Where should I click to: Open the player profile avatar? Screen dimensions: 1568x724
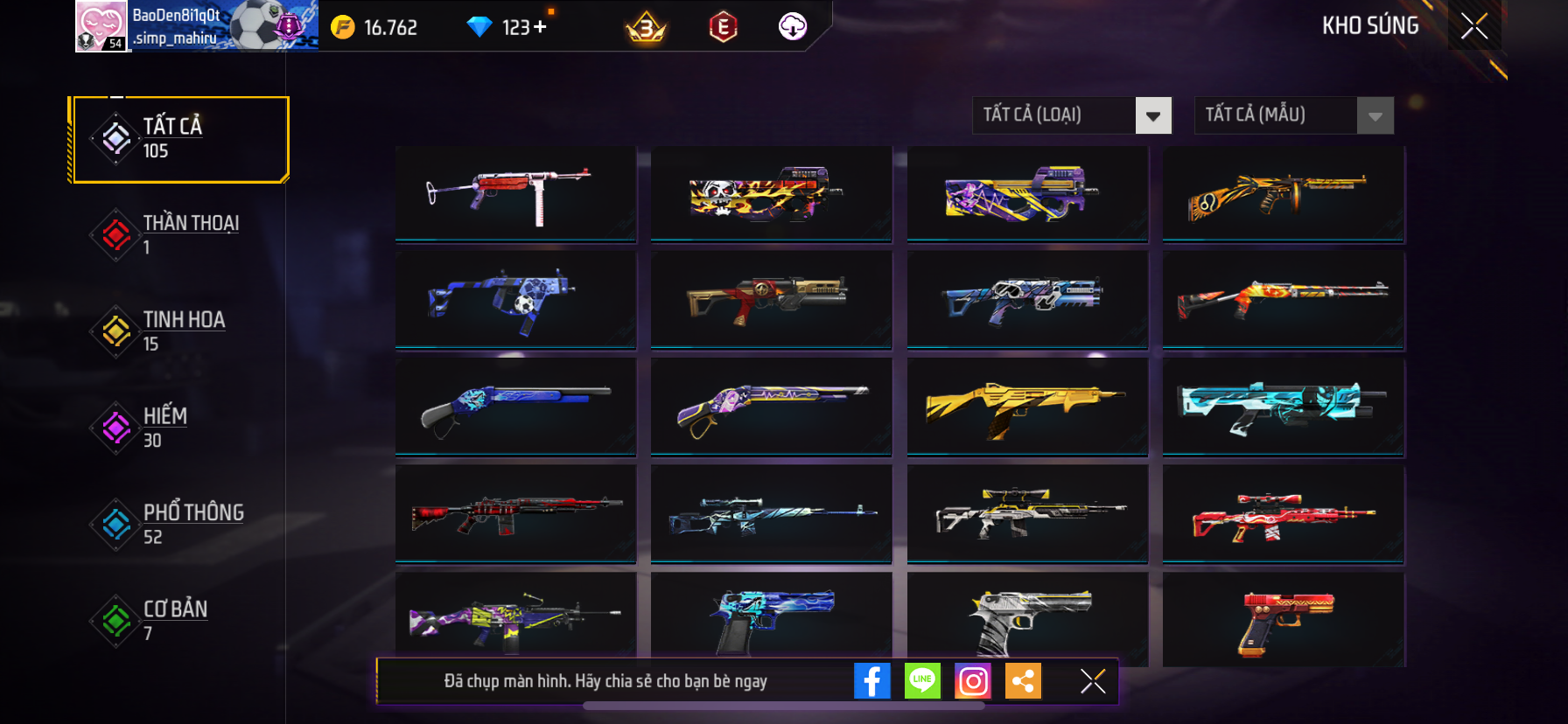(x=102, y=26)
